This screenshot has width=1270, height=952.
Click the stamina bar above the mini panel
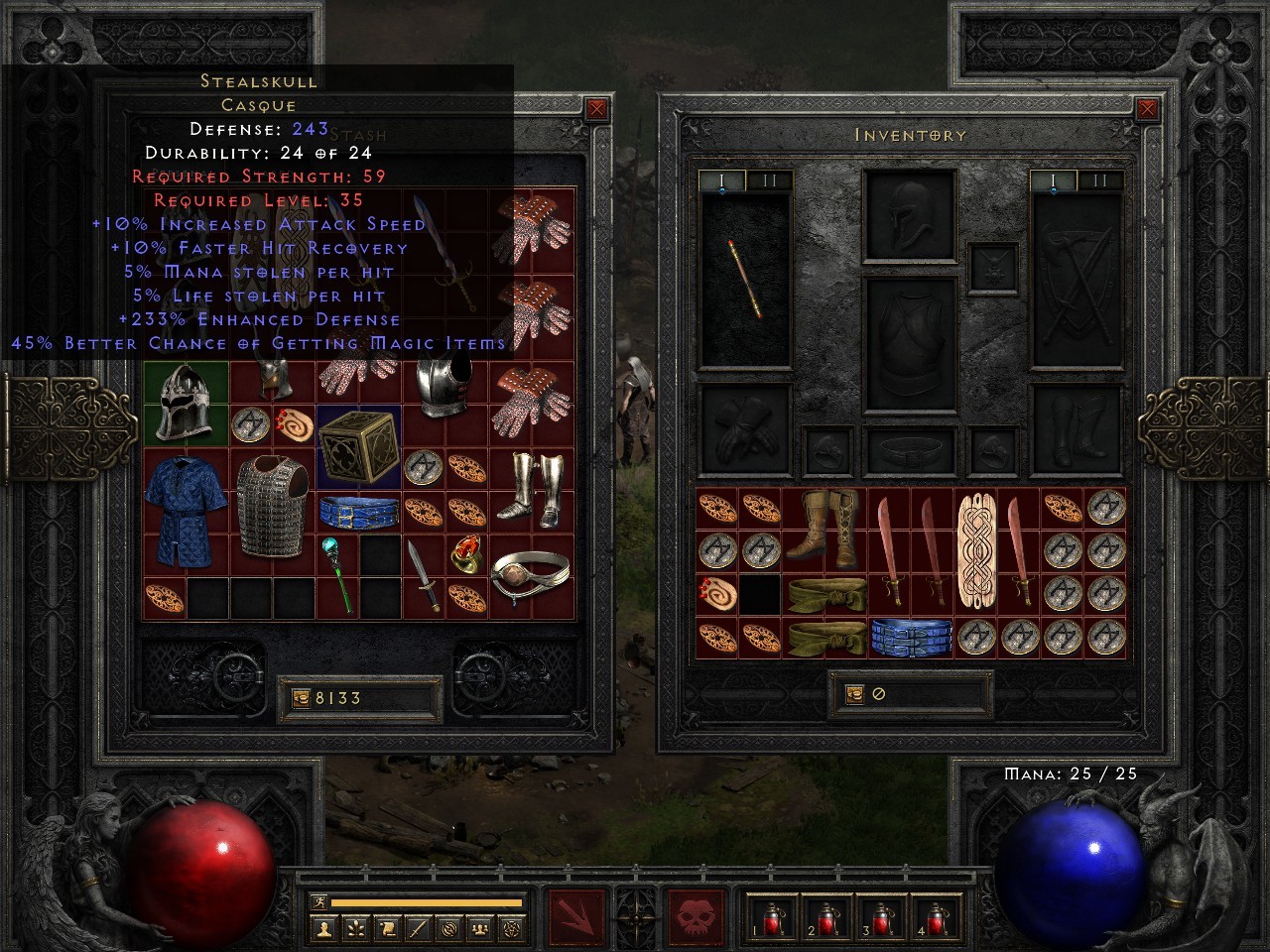click(427, 904)
